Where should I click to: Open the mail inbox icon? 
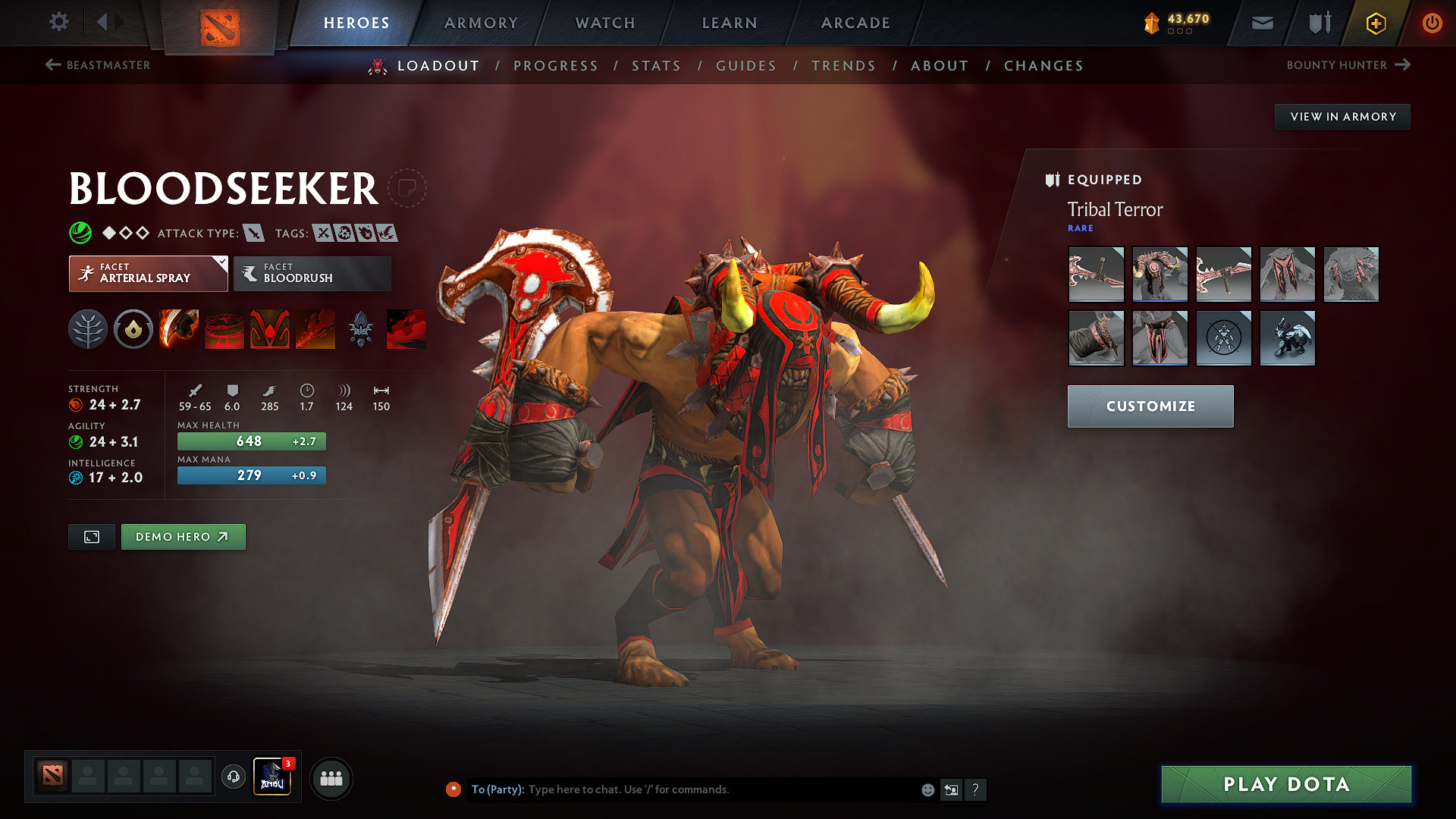coord(1261,23)
